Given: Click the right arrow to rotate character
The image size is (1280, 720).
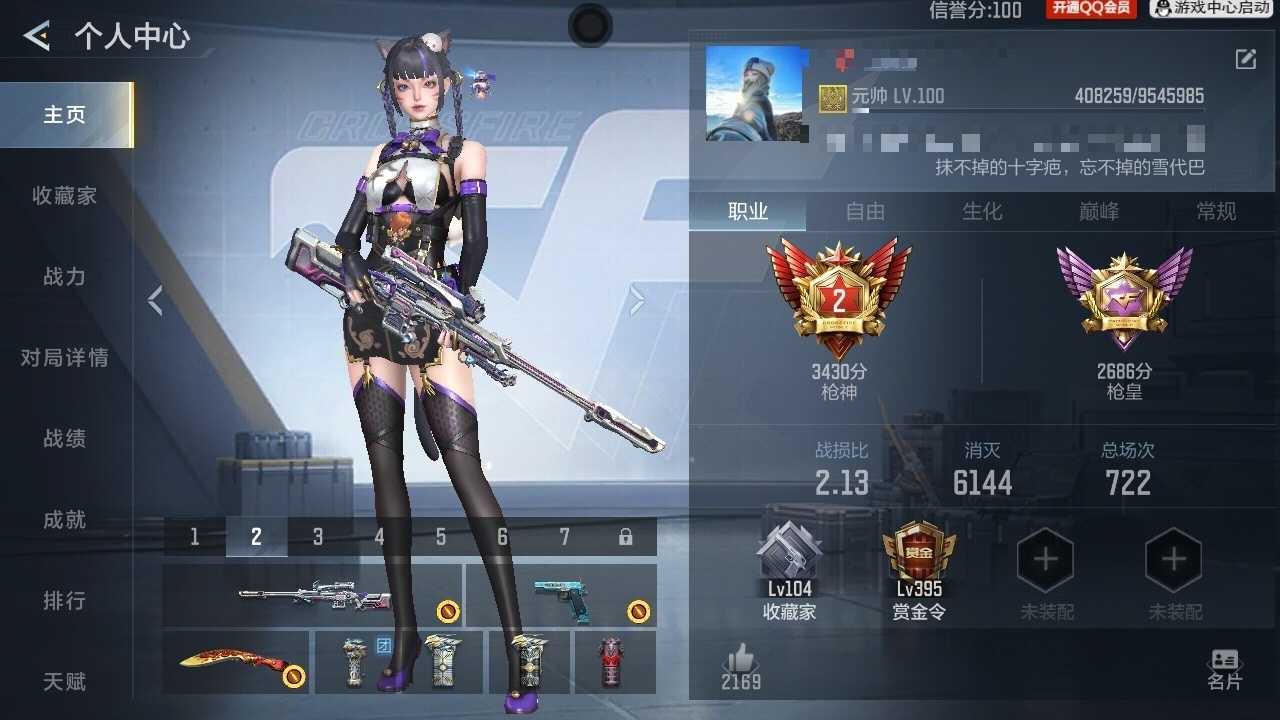Looking at the screenshot, I should [638, 300].
